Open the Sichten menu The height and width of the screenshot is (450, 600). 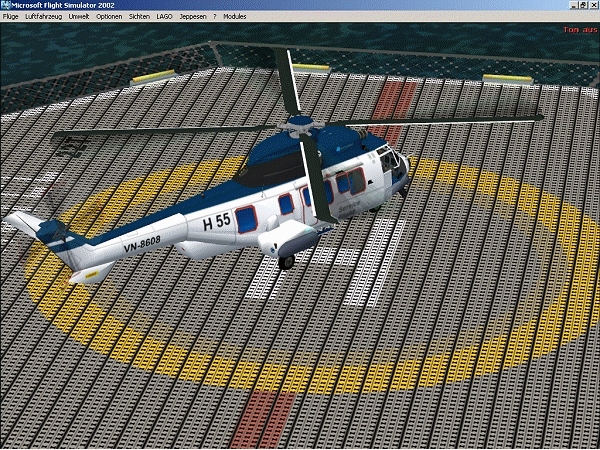click(140, 18)
